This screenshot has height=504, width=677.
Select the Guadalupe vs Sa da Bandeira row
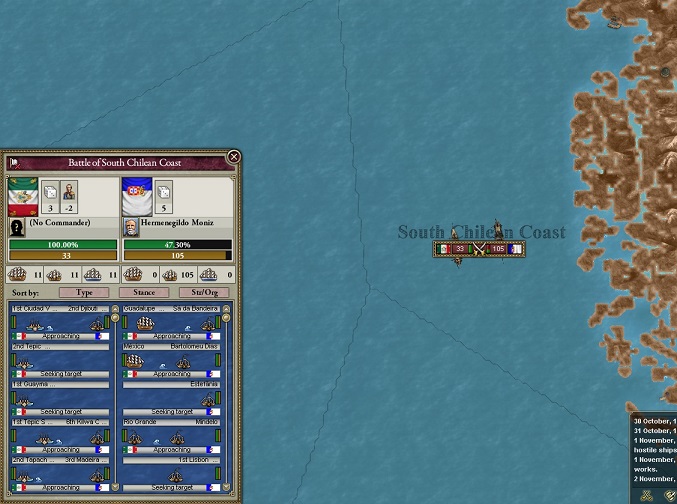click(x=170, y=324)
